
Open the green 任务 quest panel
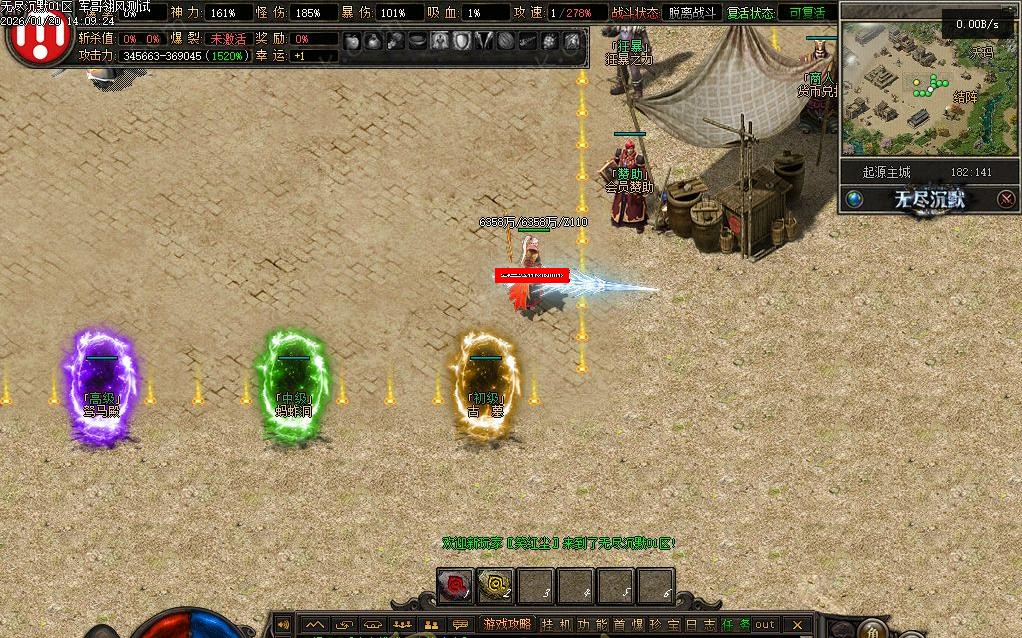[x=735, y=625]
